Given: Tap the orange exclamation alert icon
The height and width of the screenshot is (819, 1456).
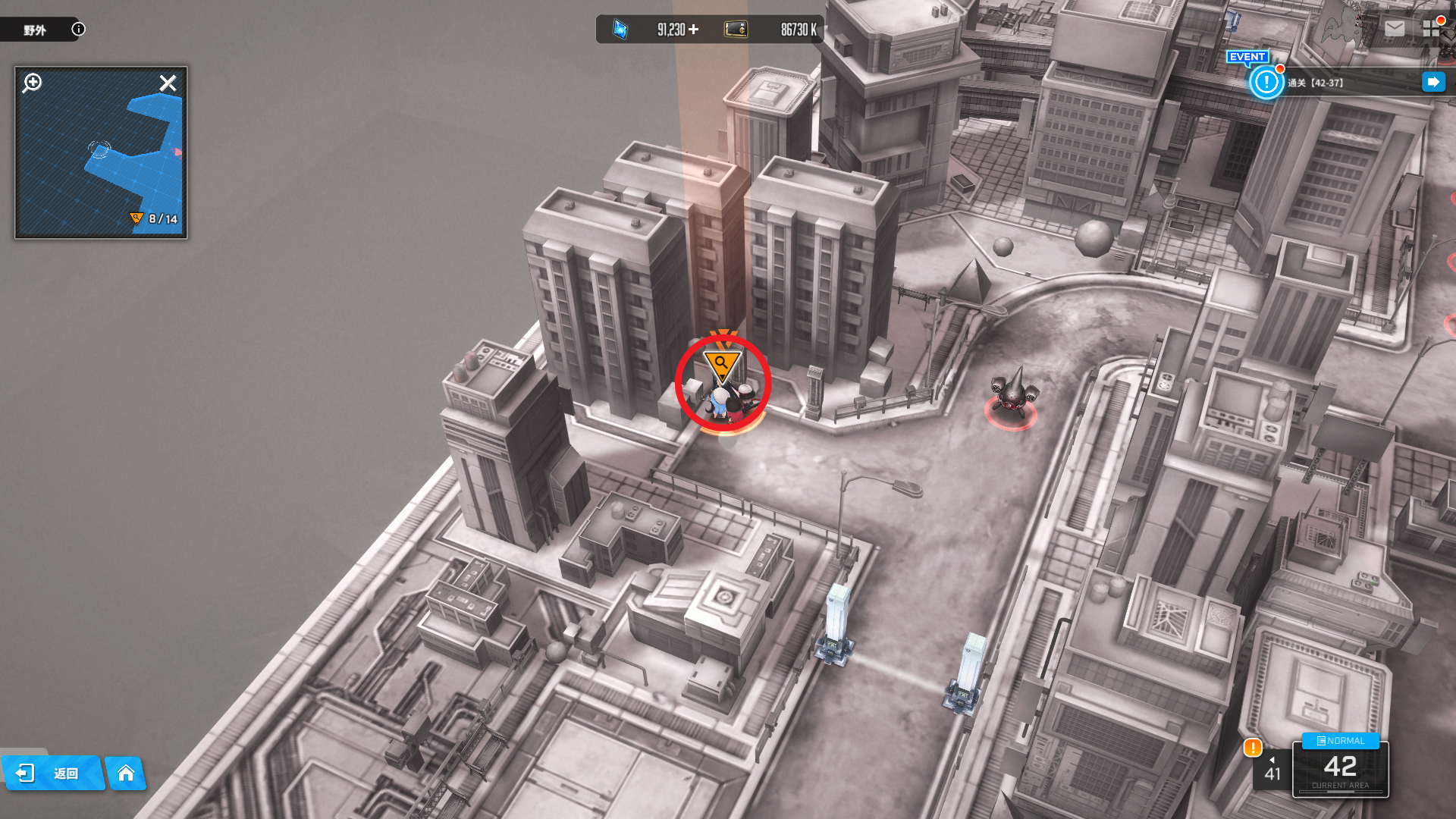Looking at the screenshot, I should click(1253, 748).
